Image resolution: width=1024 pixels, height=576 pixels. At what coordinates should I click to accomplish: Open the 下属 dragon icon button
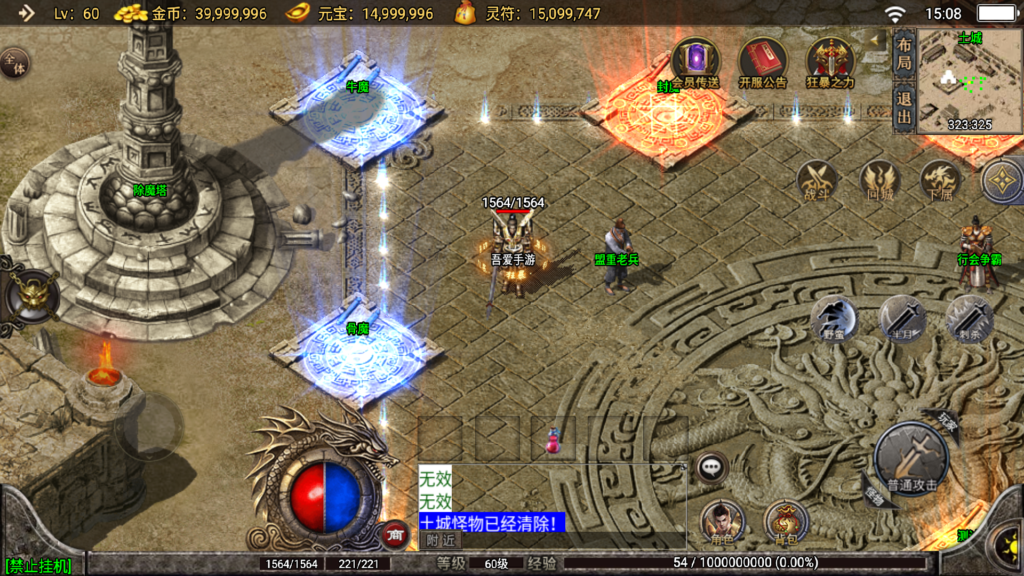click(940, 181)
